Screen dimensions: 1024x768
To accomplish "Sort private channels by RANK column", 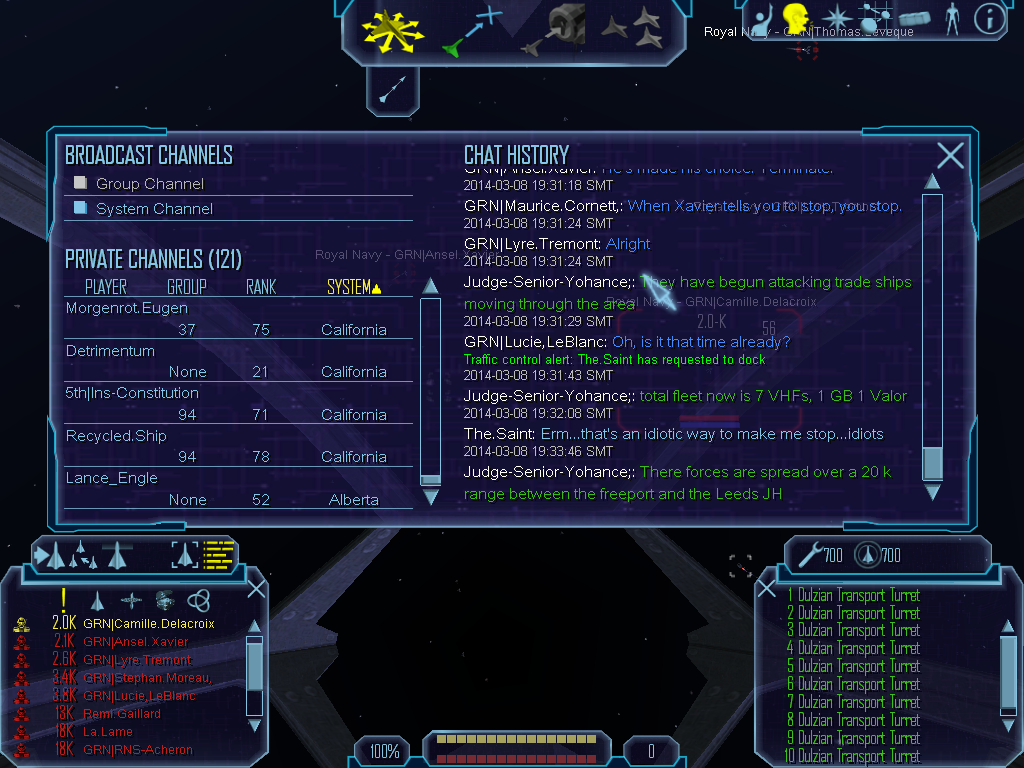I will click(261, 288).
